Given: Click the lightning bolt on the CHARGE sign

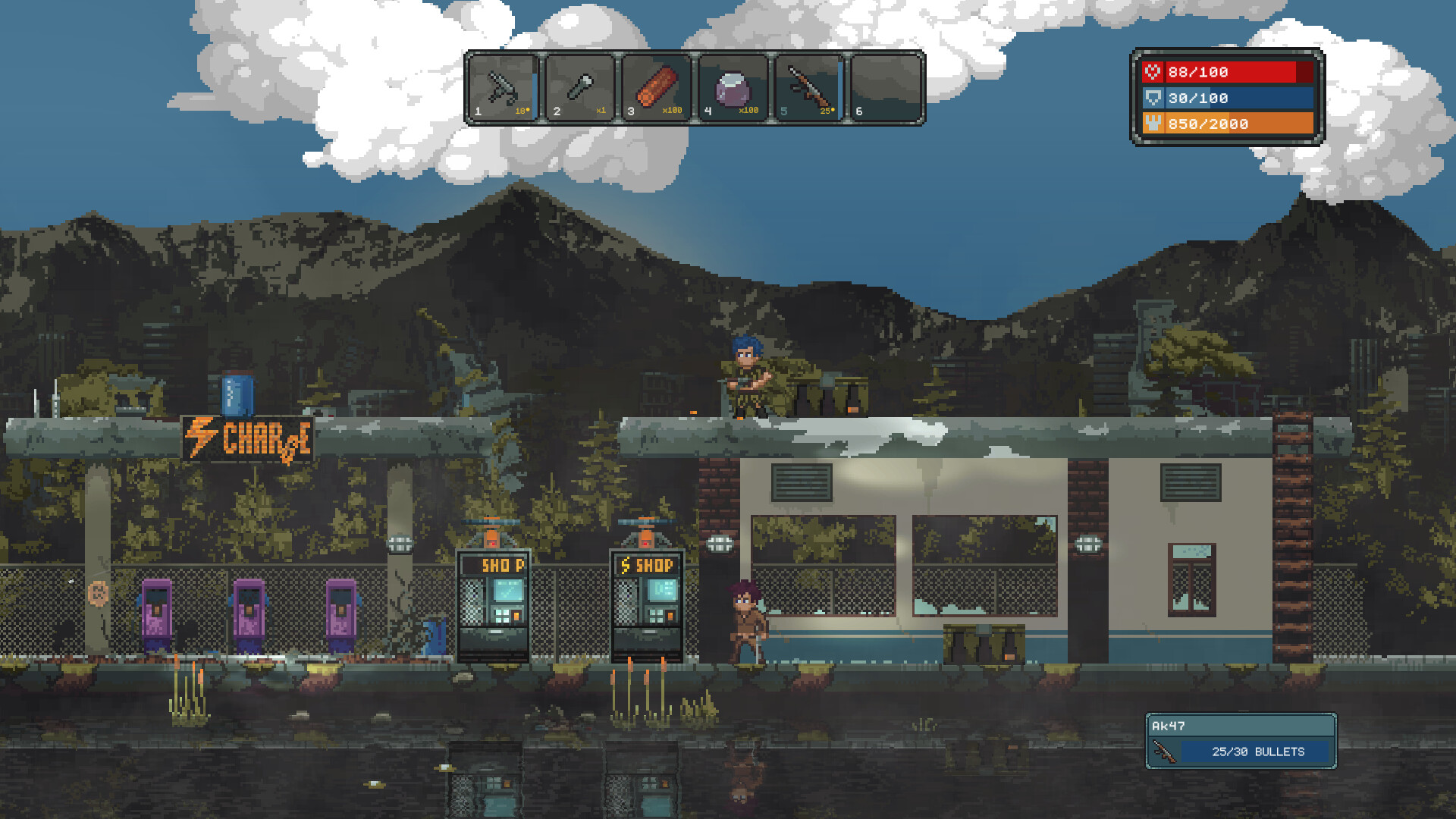Looking at the screenshot, I should 199,434.
